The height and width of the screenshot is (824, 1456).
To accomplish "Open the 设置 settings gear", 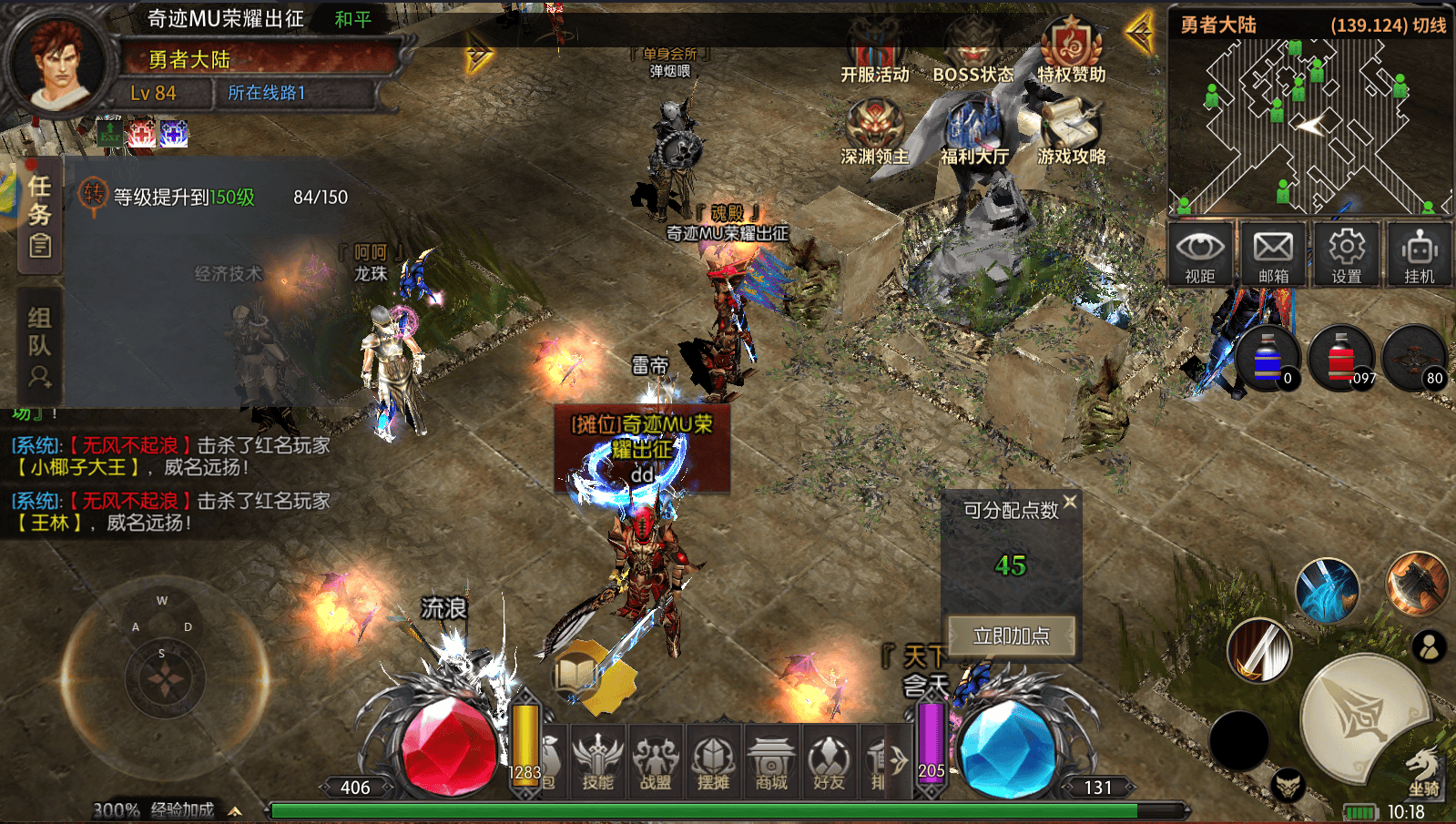I will click(x=1346, y=254).
